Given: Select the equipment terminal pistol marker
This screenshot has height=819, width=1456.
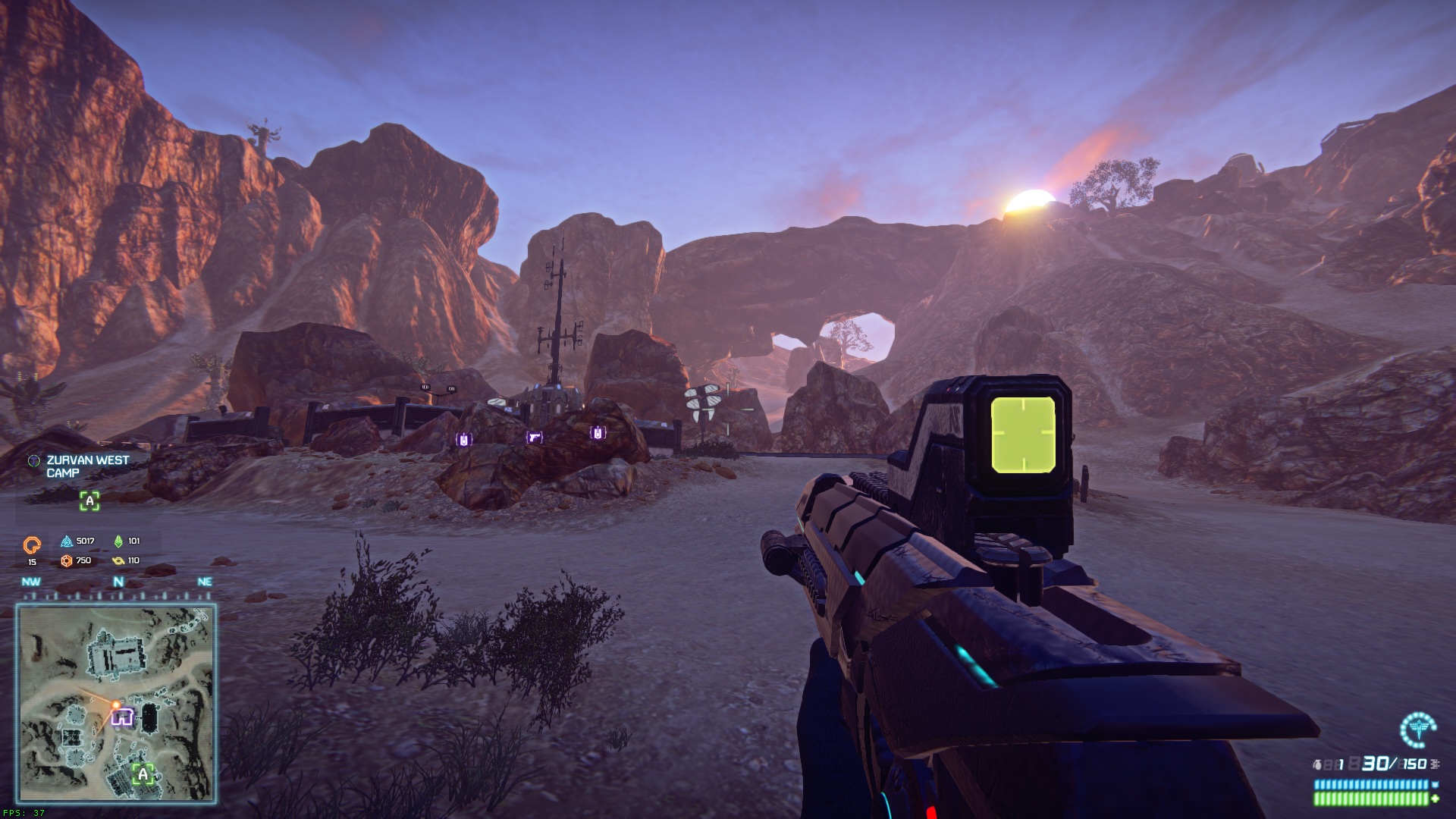Looking at the screenshot, I should click(x=535, y=438).
